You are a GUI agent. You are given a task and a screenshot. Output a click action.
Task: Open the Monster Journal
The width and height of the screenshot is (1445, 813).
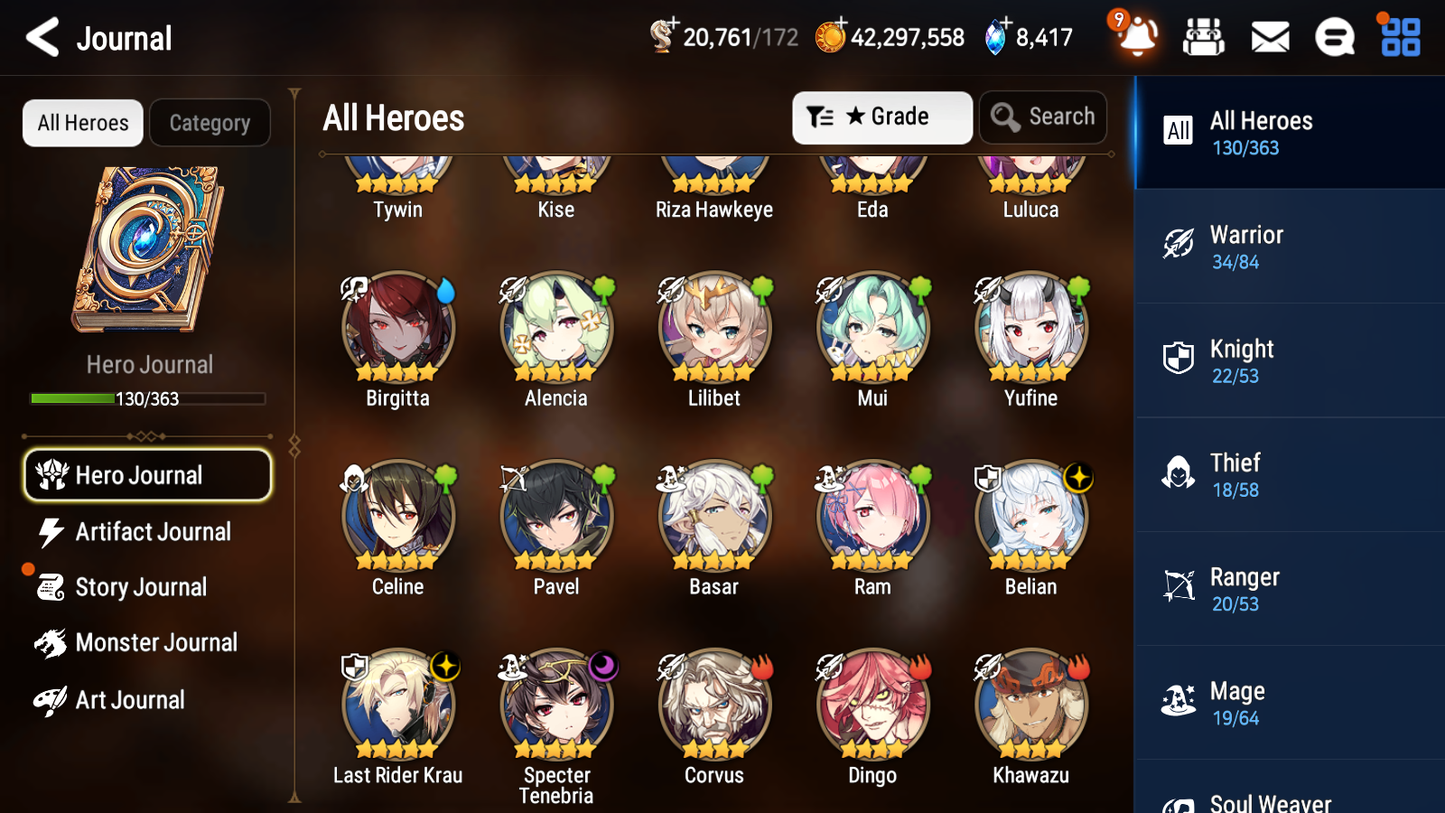(156, 643)
